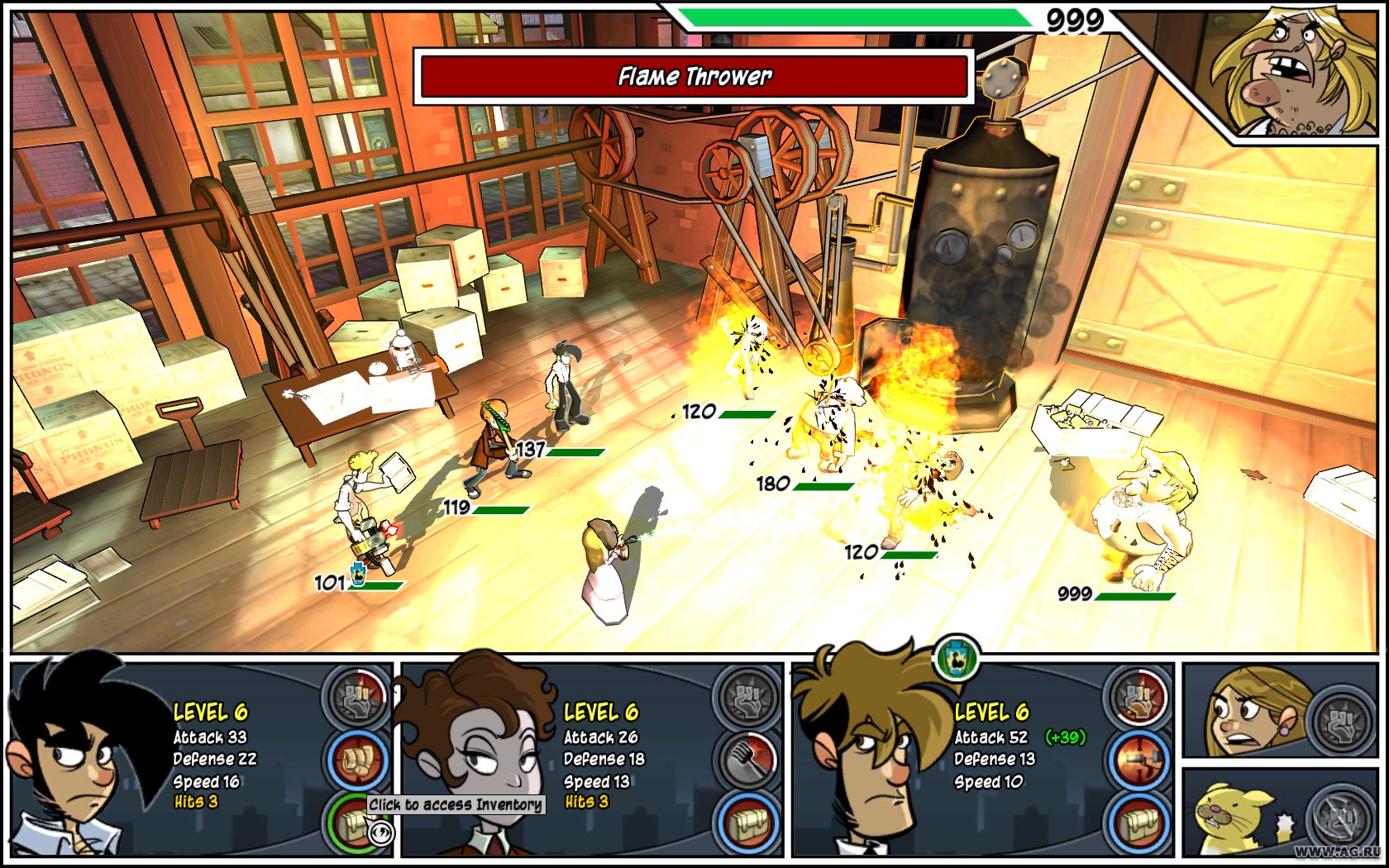Open the WWW.AG.RU watermark link
This screenshot has height=868, width=1389.
(1339, 851)
